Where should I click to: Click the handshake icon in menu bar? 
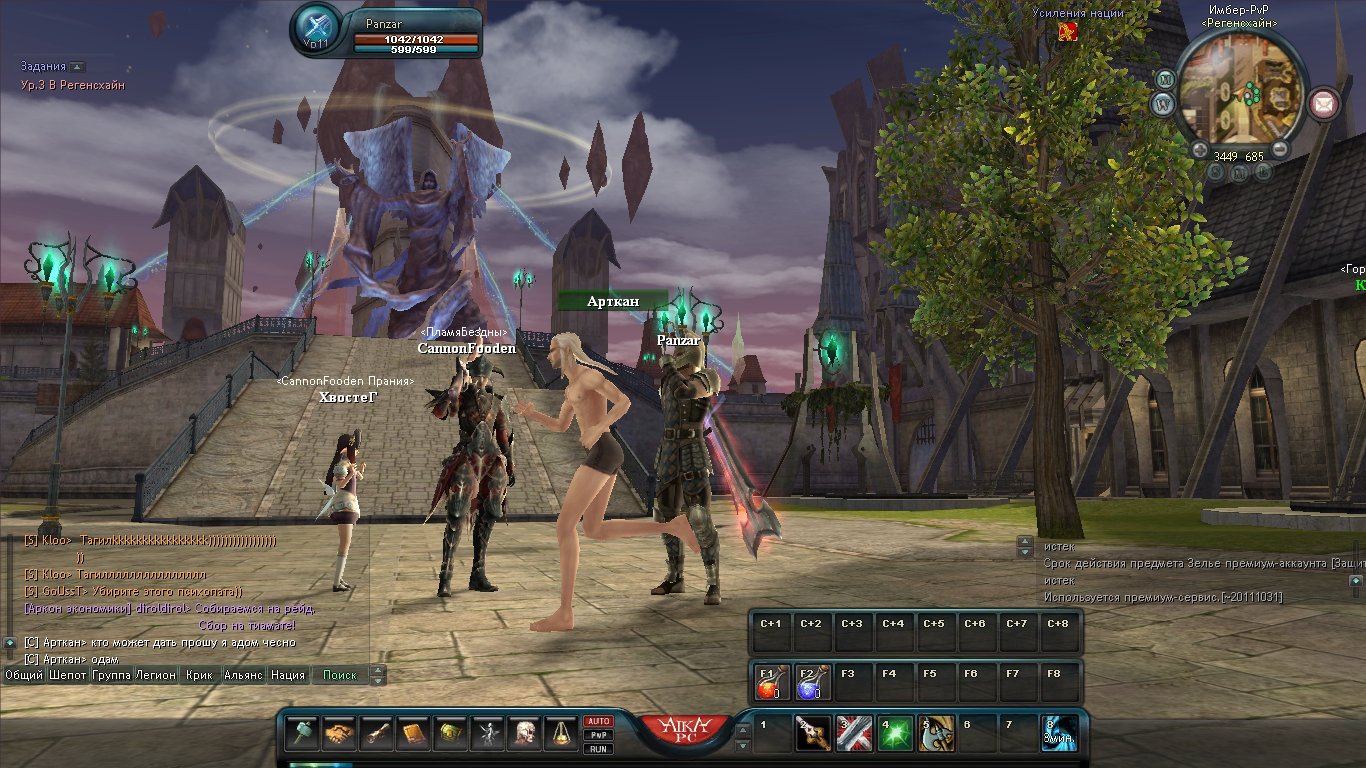coord(338,734)
